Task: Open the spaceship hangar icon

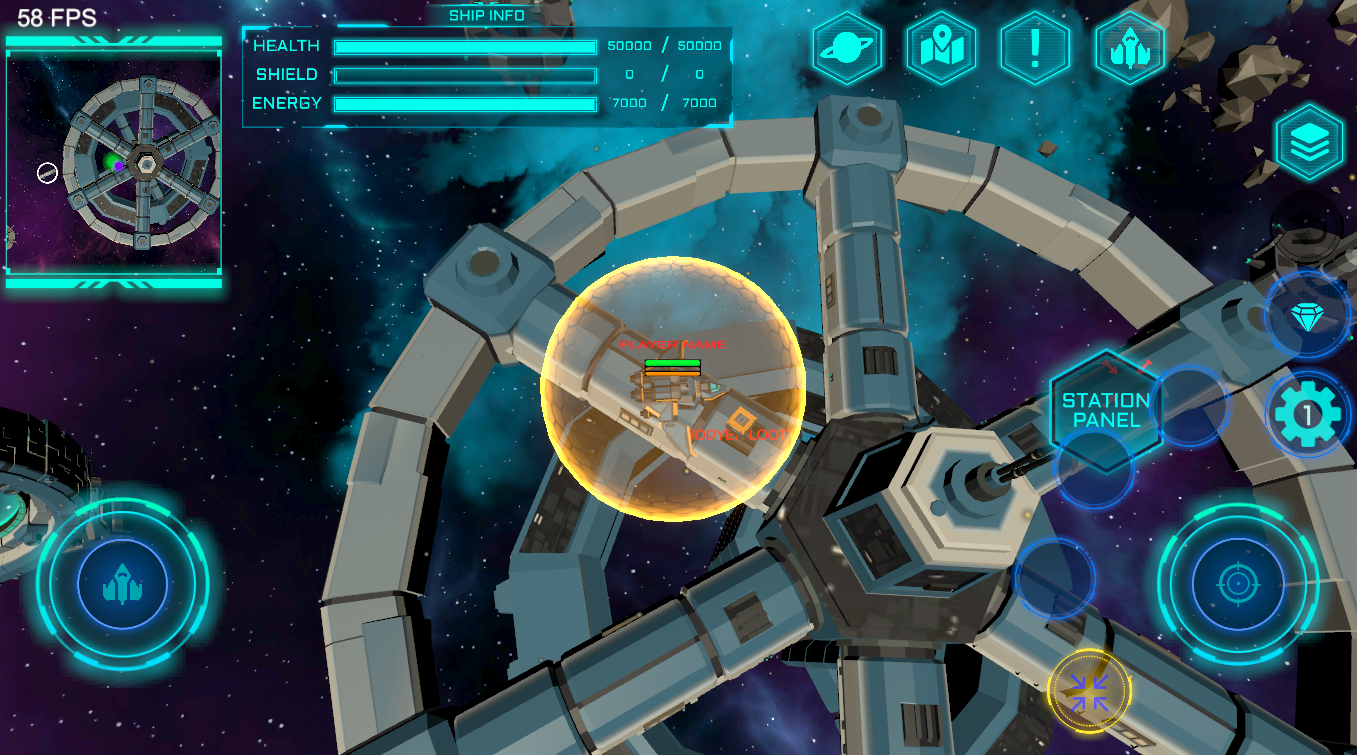Action: click(1129, 48)
